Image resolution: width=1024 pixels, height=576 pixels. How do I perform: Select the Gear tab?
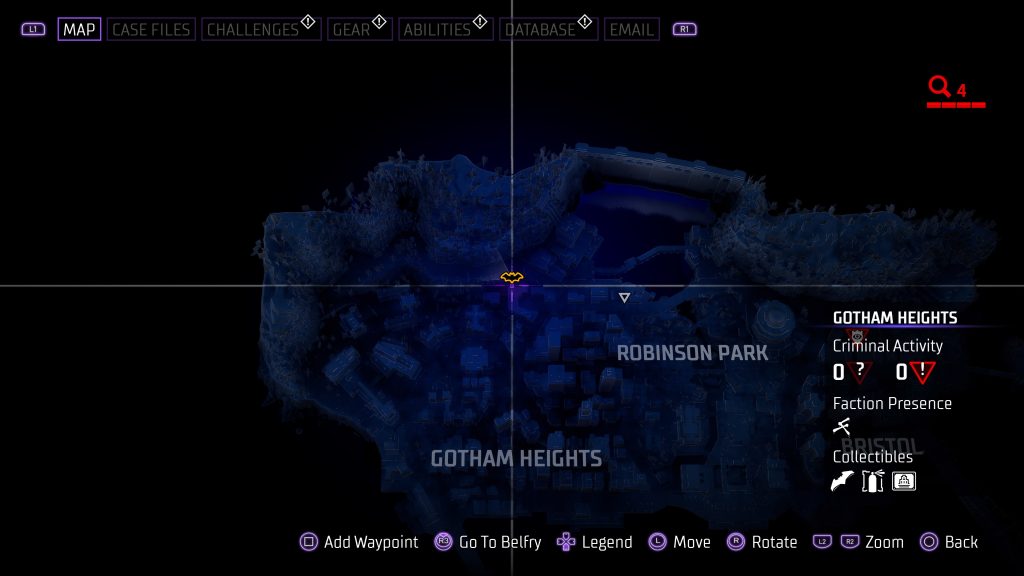coord(352,29)
